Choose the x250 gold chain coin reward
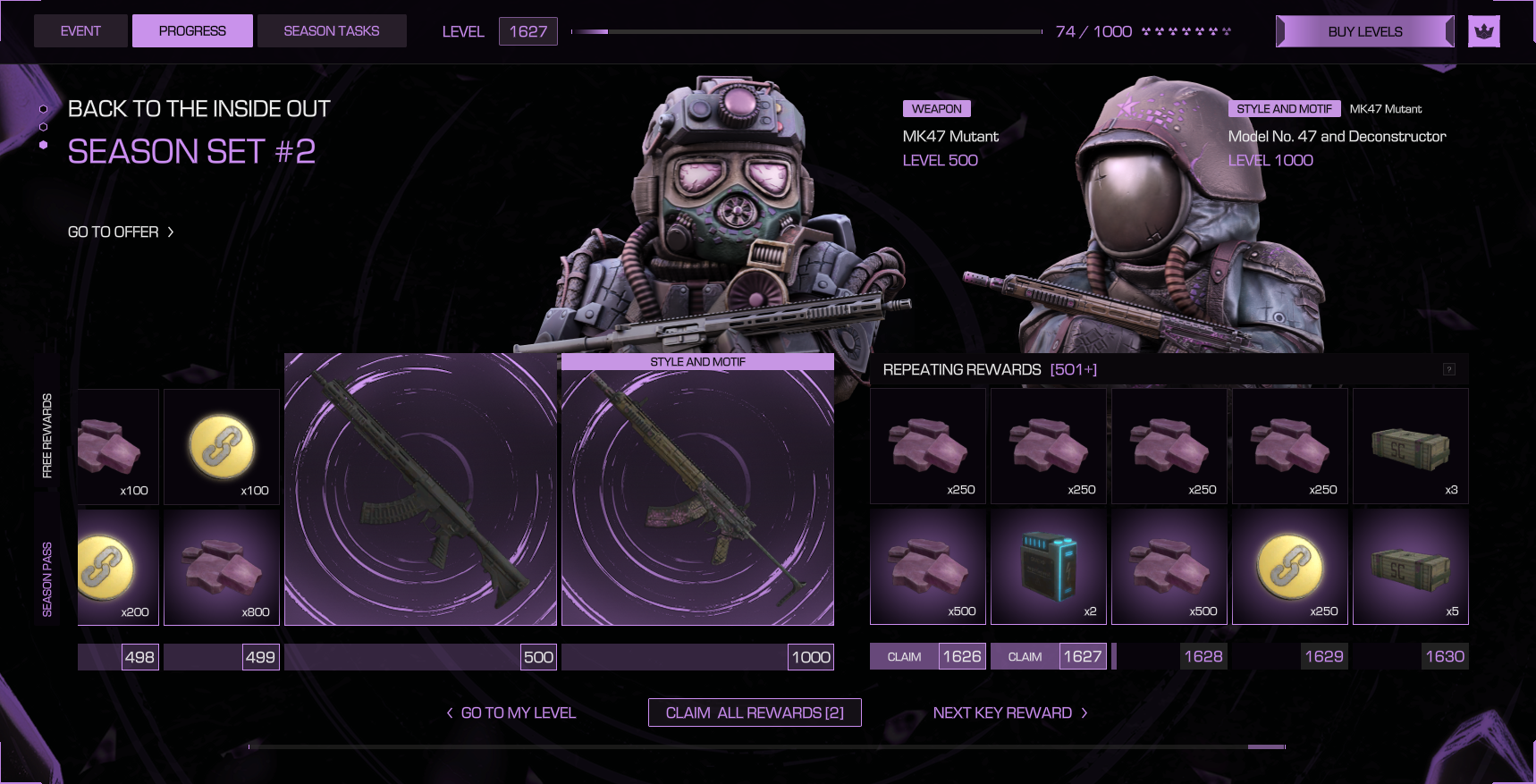 coord(1290,567)
